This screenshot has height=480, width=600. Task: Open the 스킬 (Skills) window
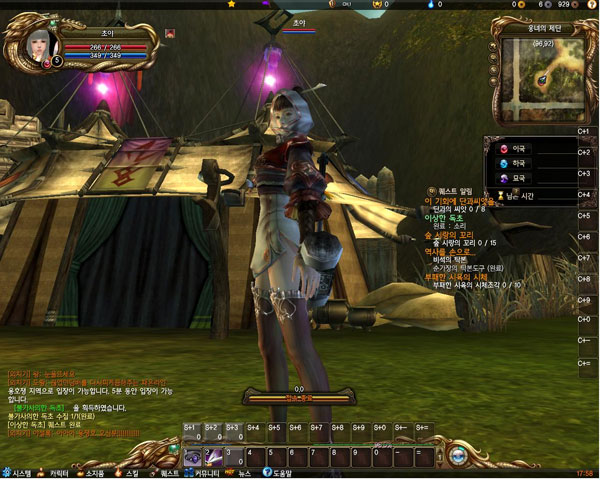click(128, 472)
